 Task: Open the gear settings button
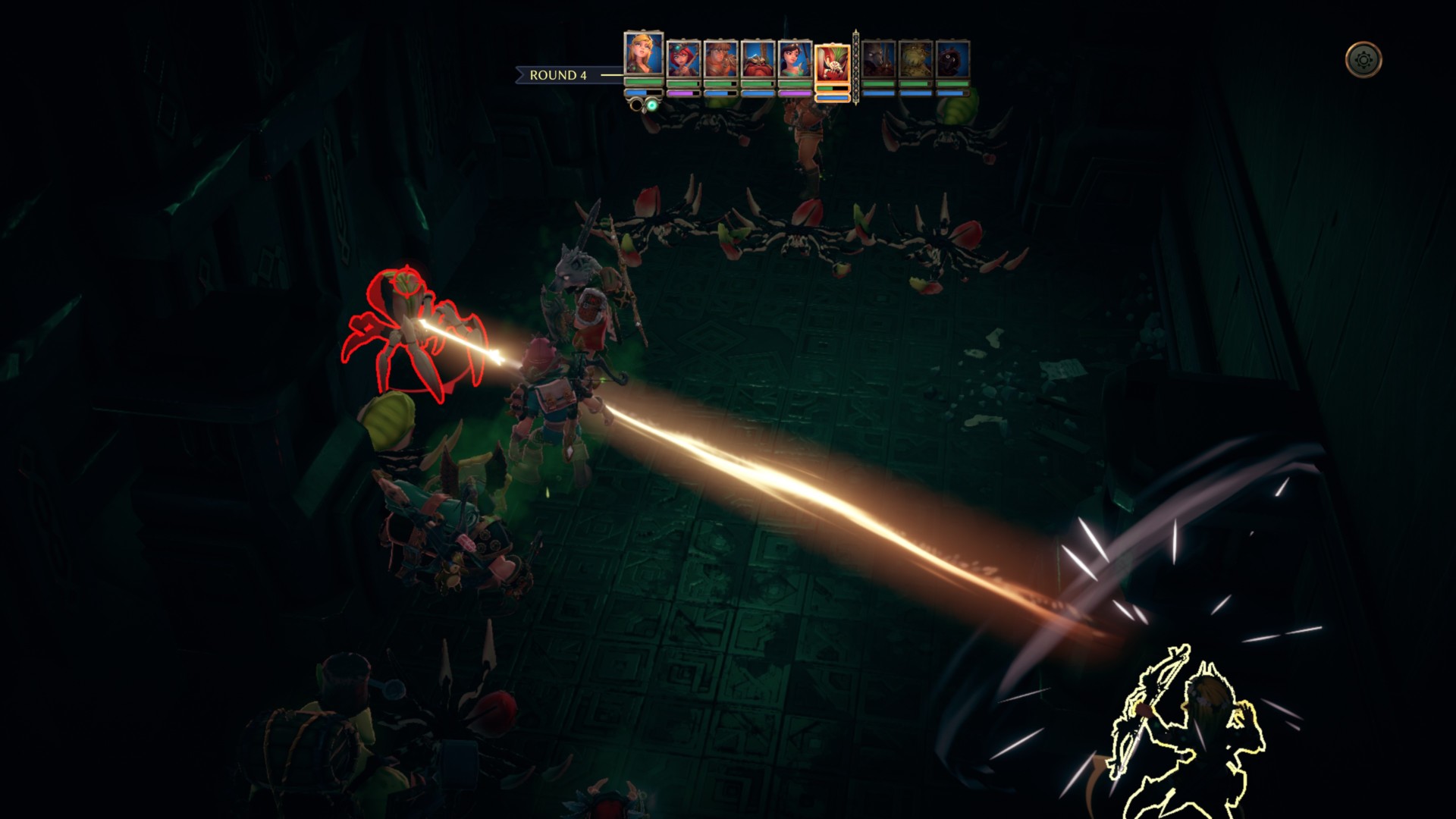pos(1363,60)
